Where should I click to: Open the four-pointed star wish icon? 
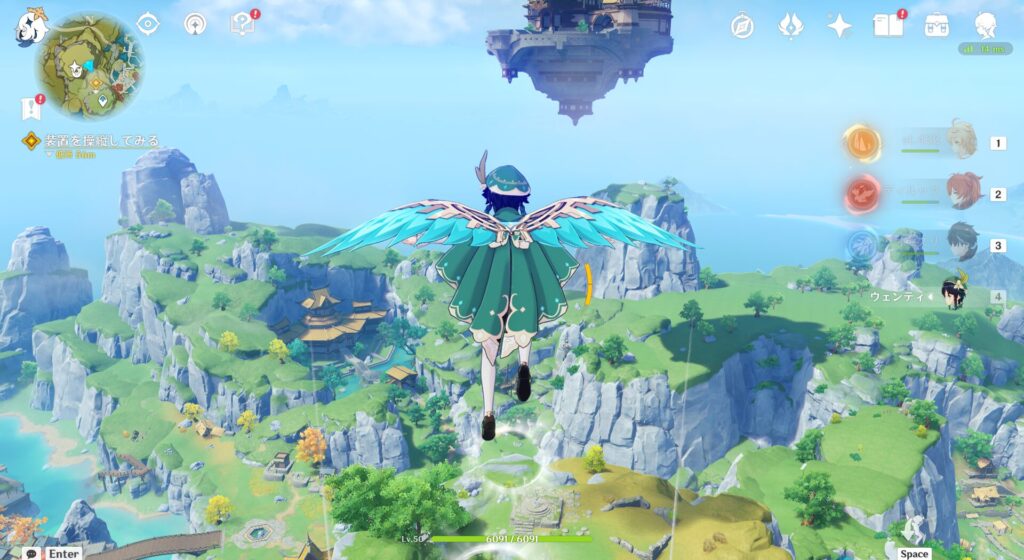coord(839,26)
